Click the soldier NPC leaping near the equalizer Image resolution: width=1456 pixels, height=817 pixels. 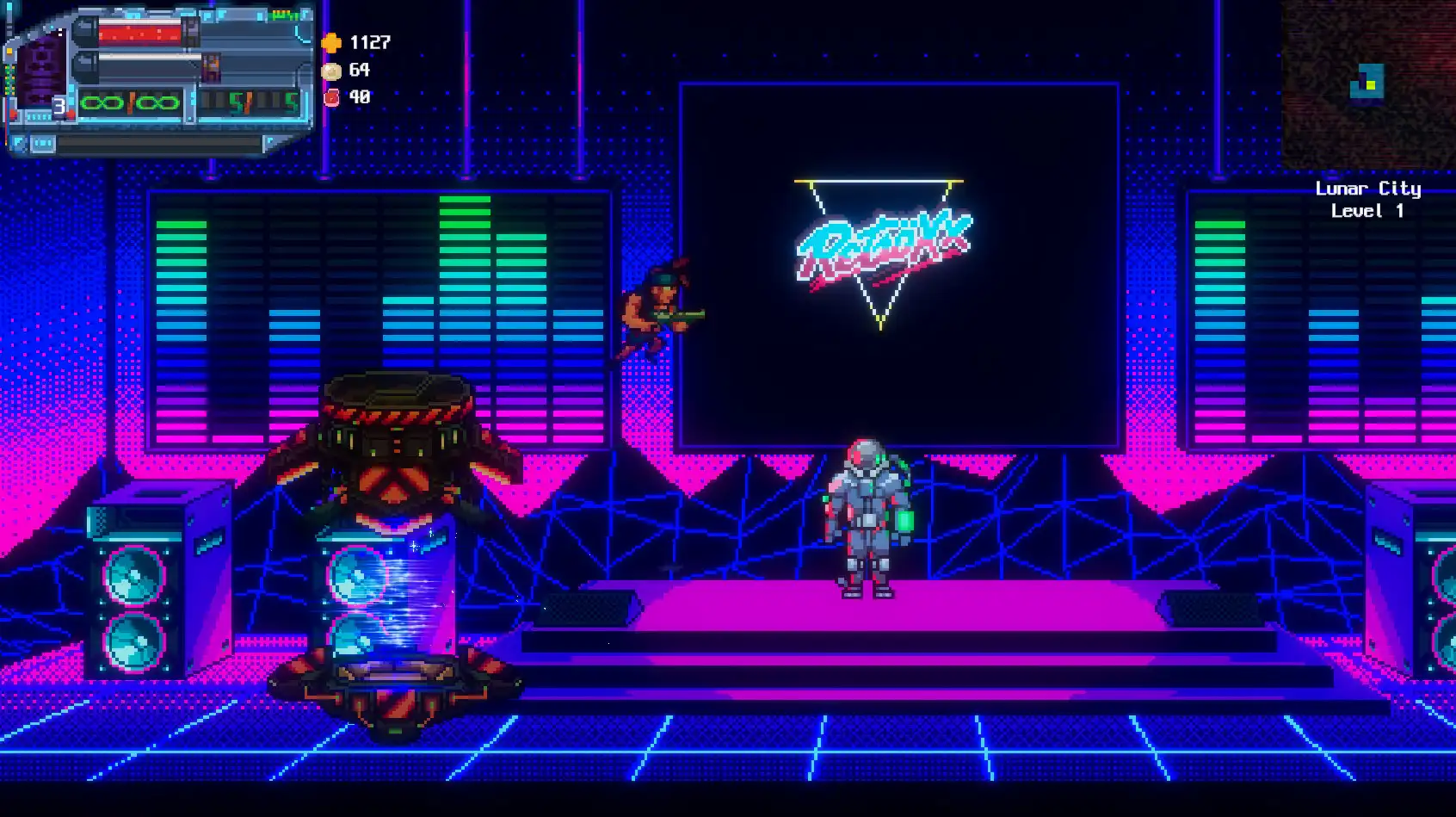coord(658,310)
